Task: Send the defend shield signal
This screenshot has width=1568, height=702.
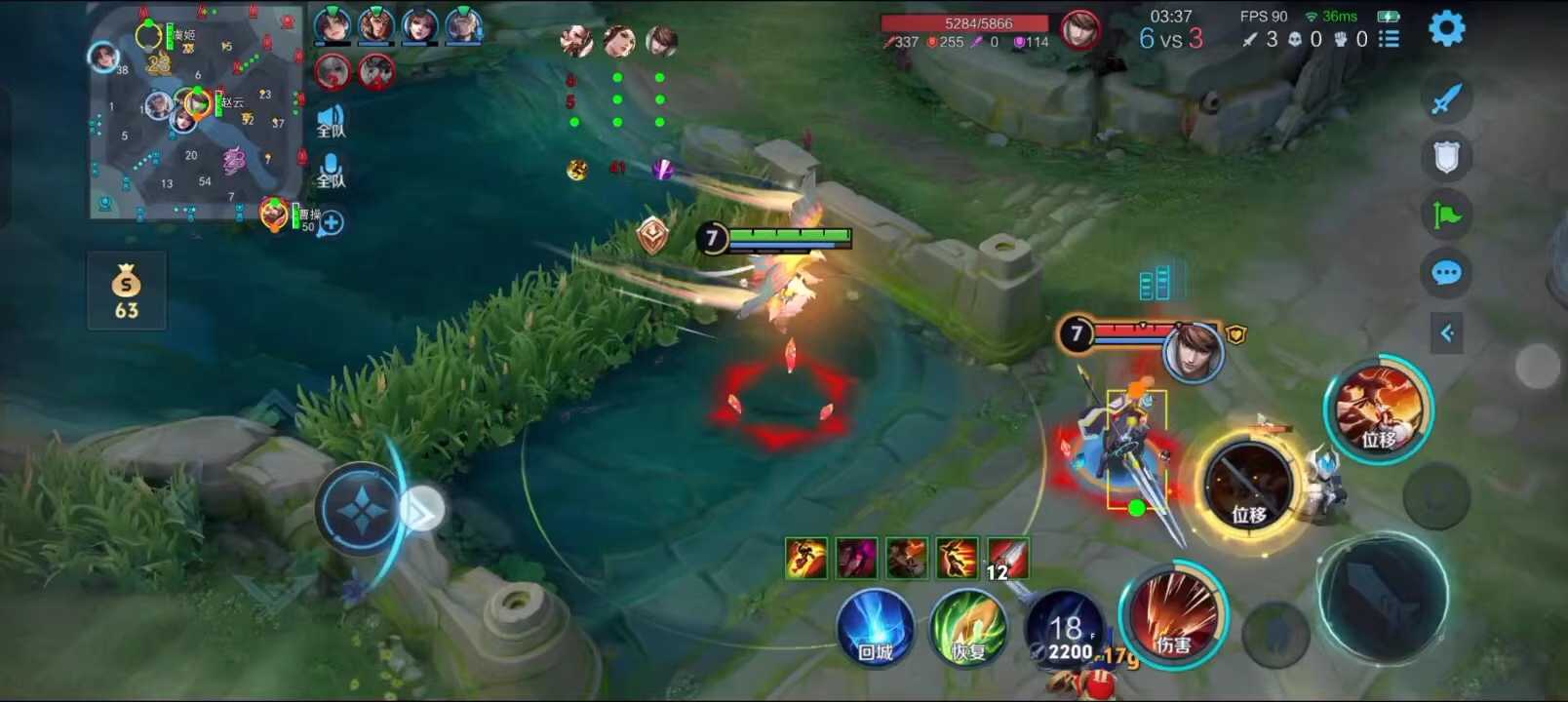Action: point(1446,156)
